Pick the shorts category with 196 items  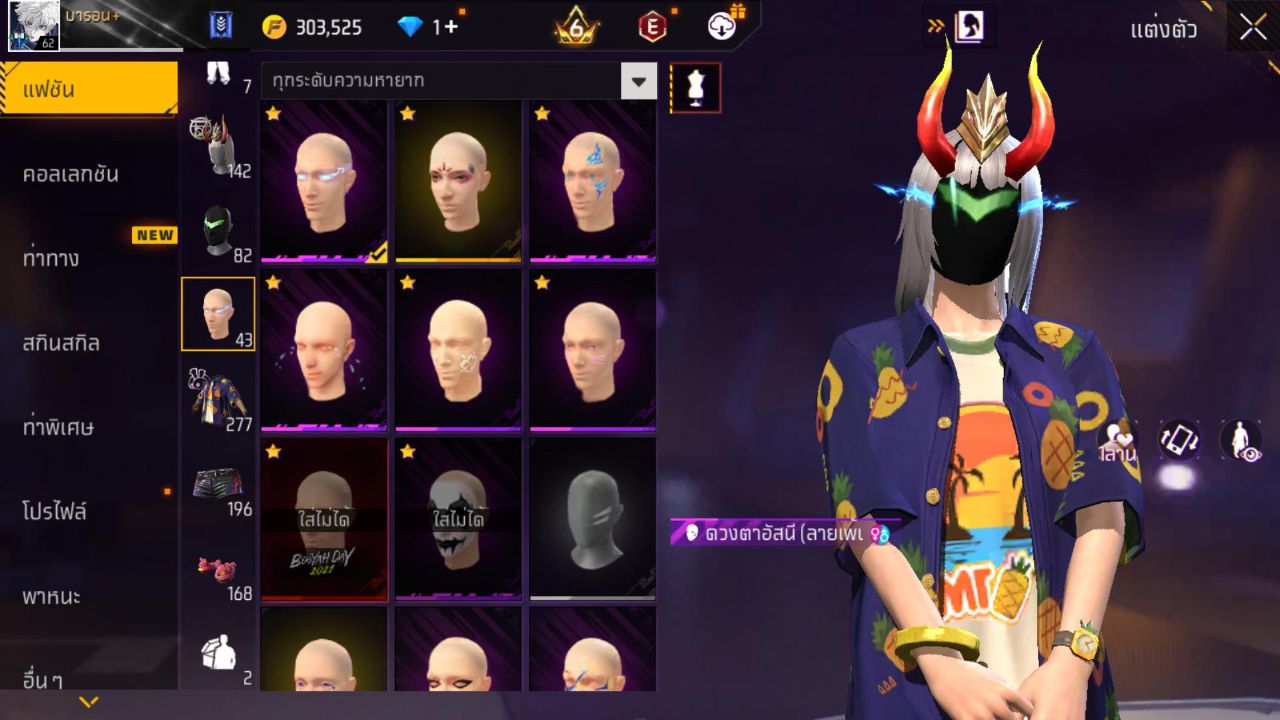tap(218, 484)
